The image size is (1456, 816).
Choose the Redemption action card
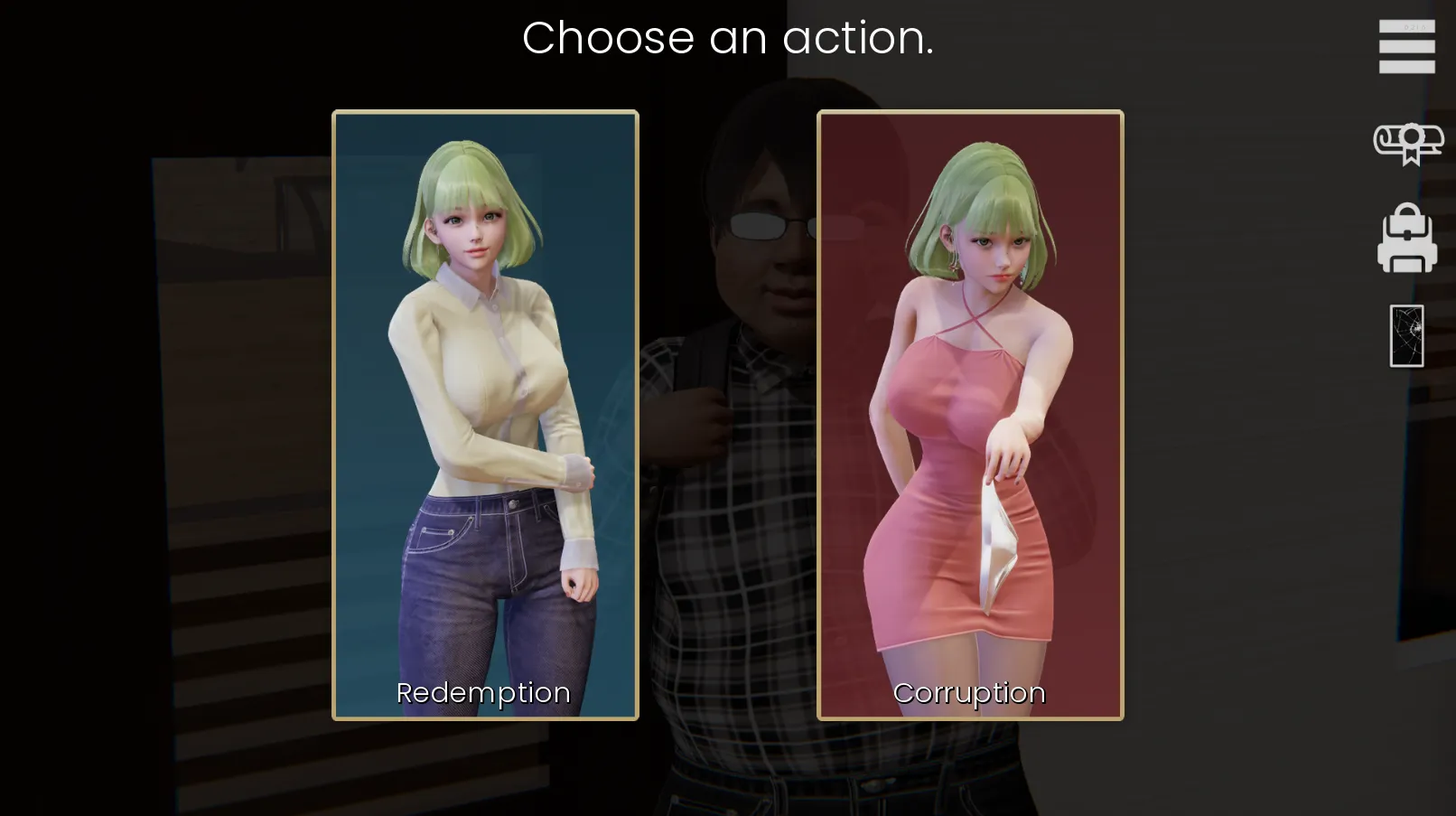tap(485, 415)
